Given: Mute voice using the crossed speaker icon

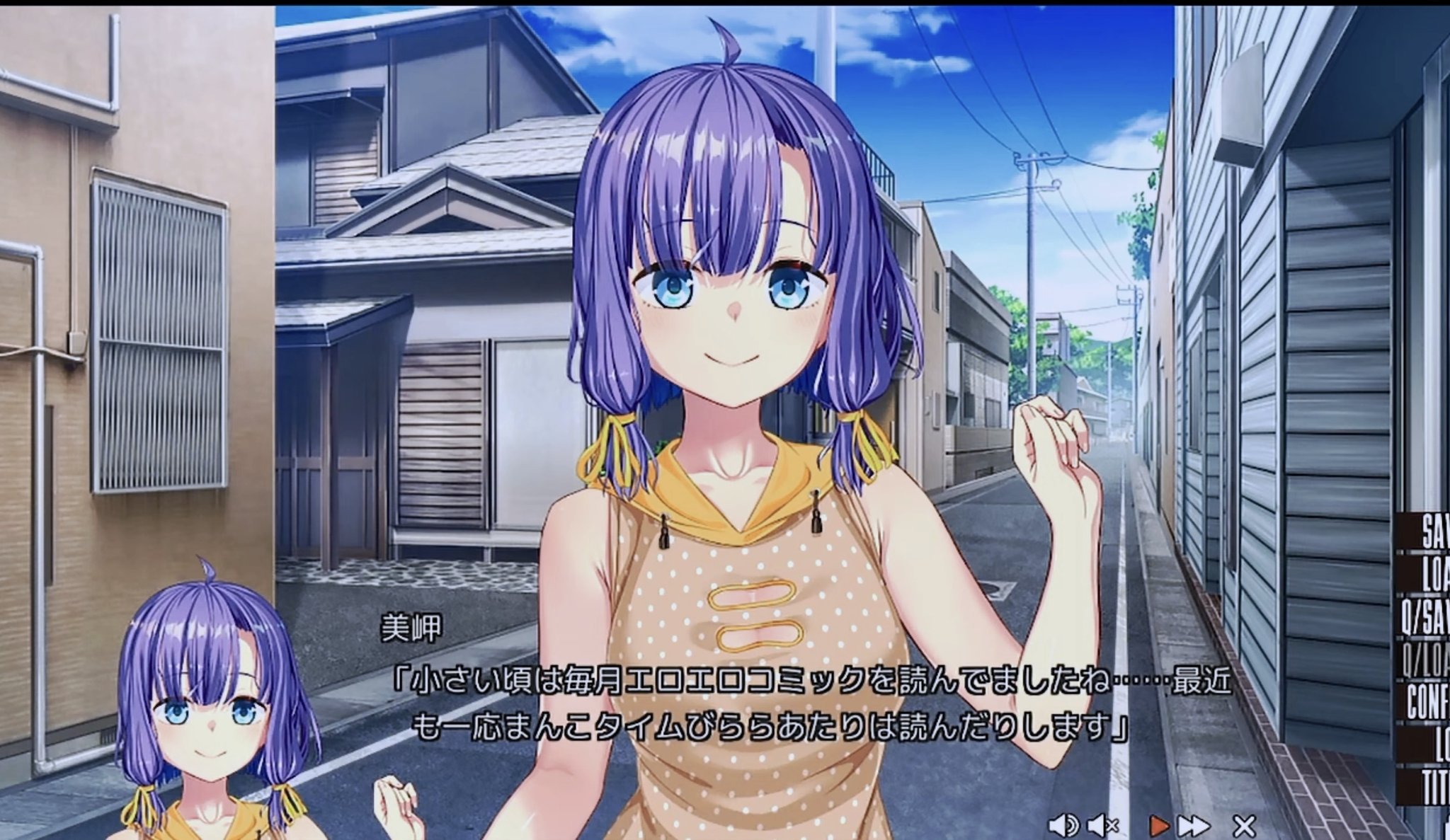Looking at the screenshot, I should [x=1102, y=824].
